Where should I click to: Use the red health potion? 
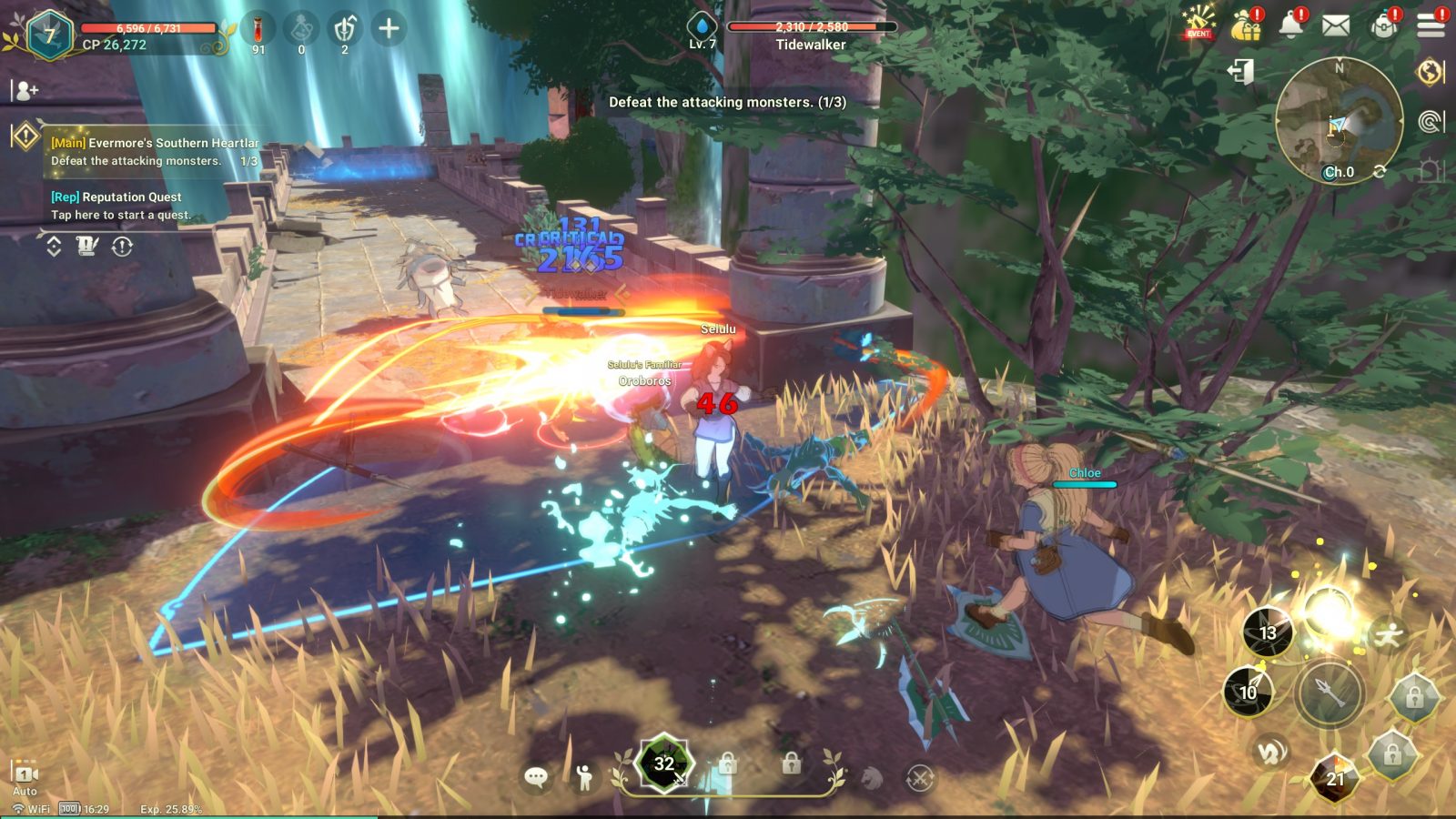(x=258, y=30)
